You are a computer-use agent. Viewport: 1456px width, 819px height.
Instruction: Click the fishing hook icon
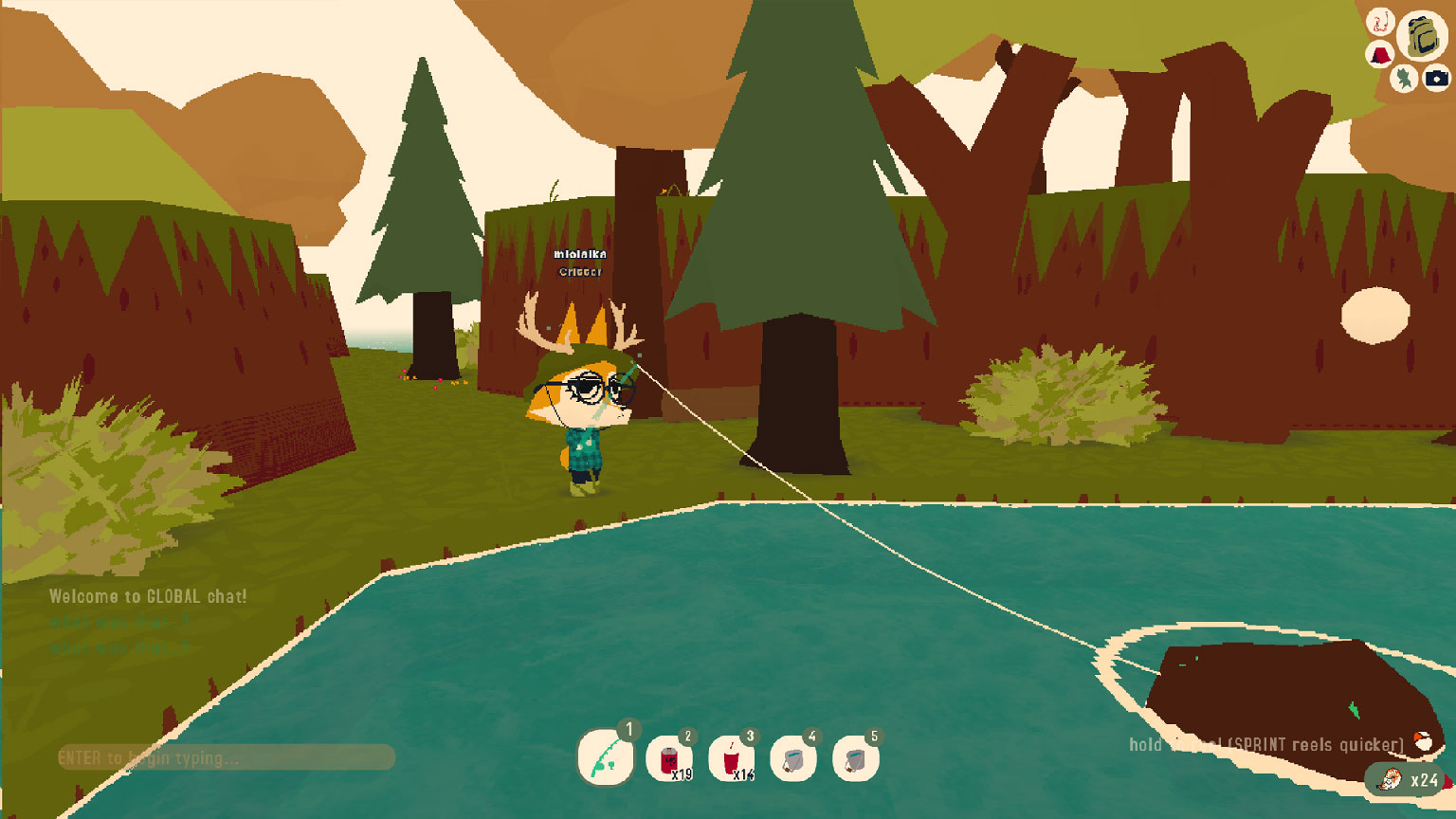click(x=1379, y=21)
